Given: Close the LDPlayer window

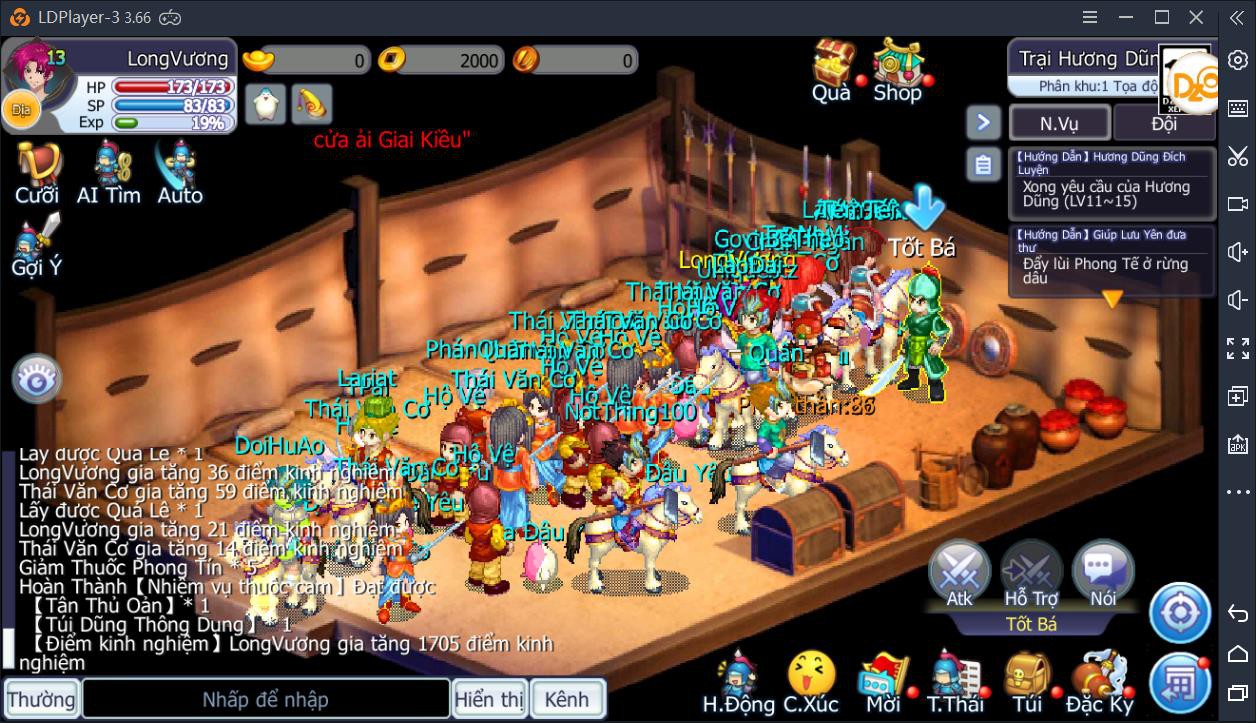Looking at the screenshot, I should [1196, 17].
